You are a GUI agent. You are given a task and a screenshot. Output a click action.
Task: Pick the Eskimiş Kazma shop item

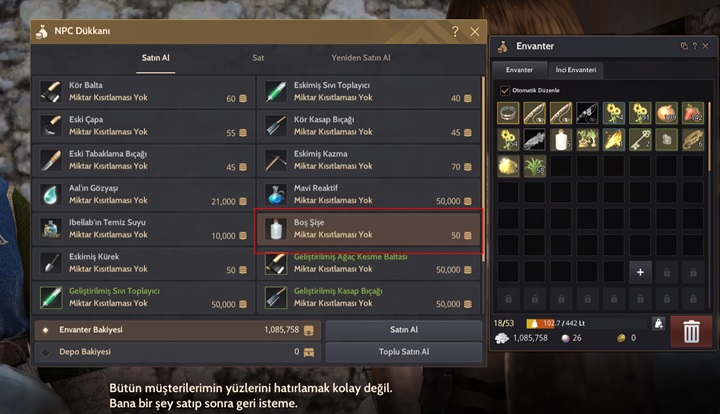click(x=369, y=160)
